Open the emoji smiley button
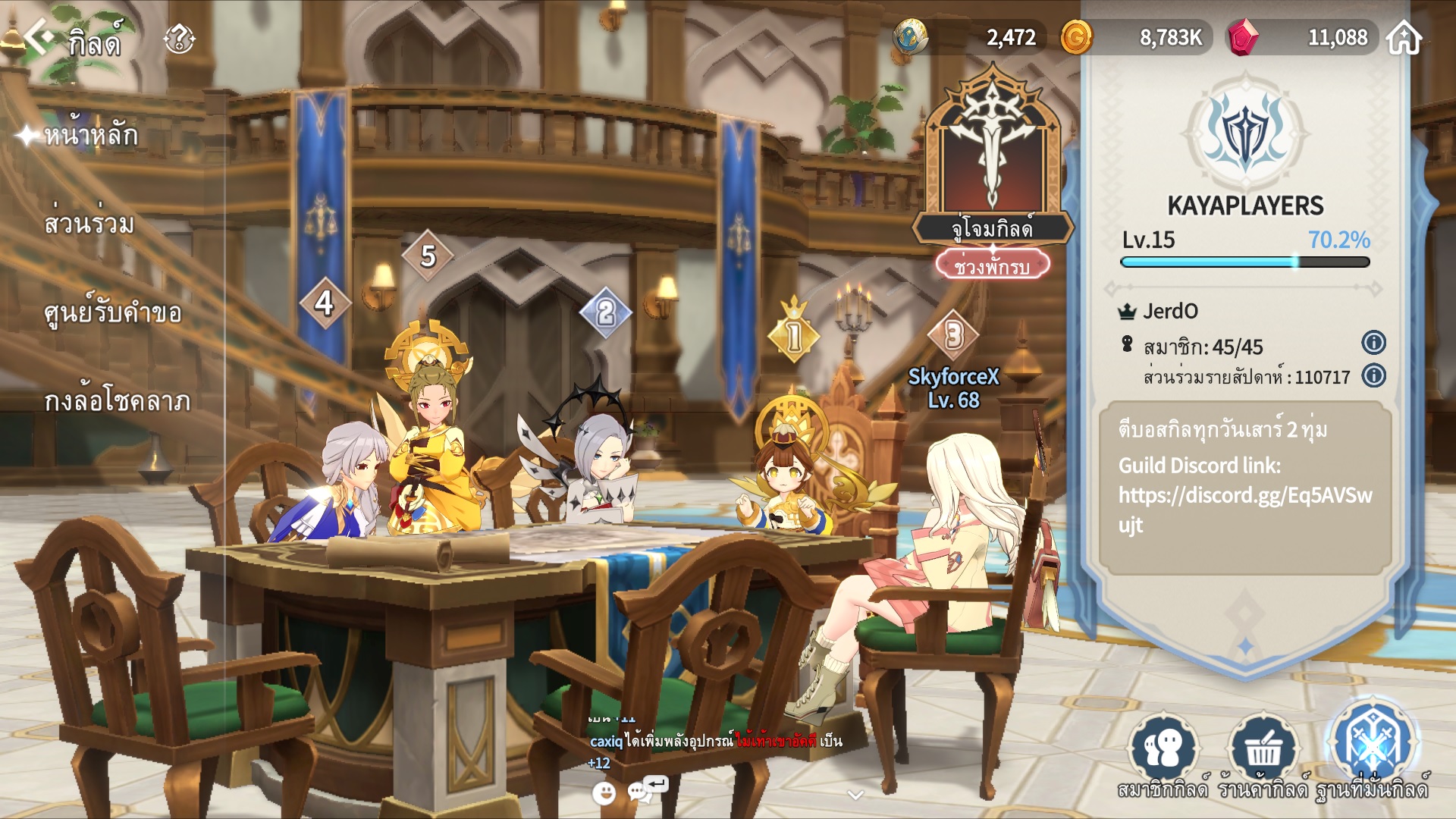1456x819 pixels. click(604, 793)
